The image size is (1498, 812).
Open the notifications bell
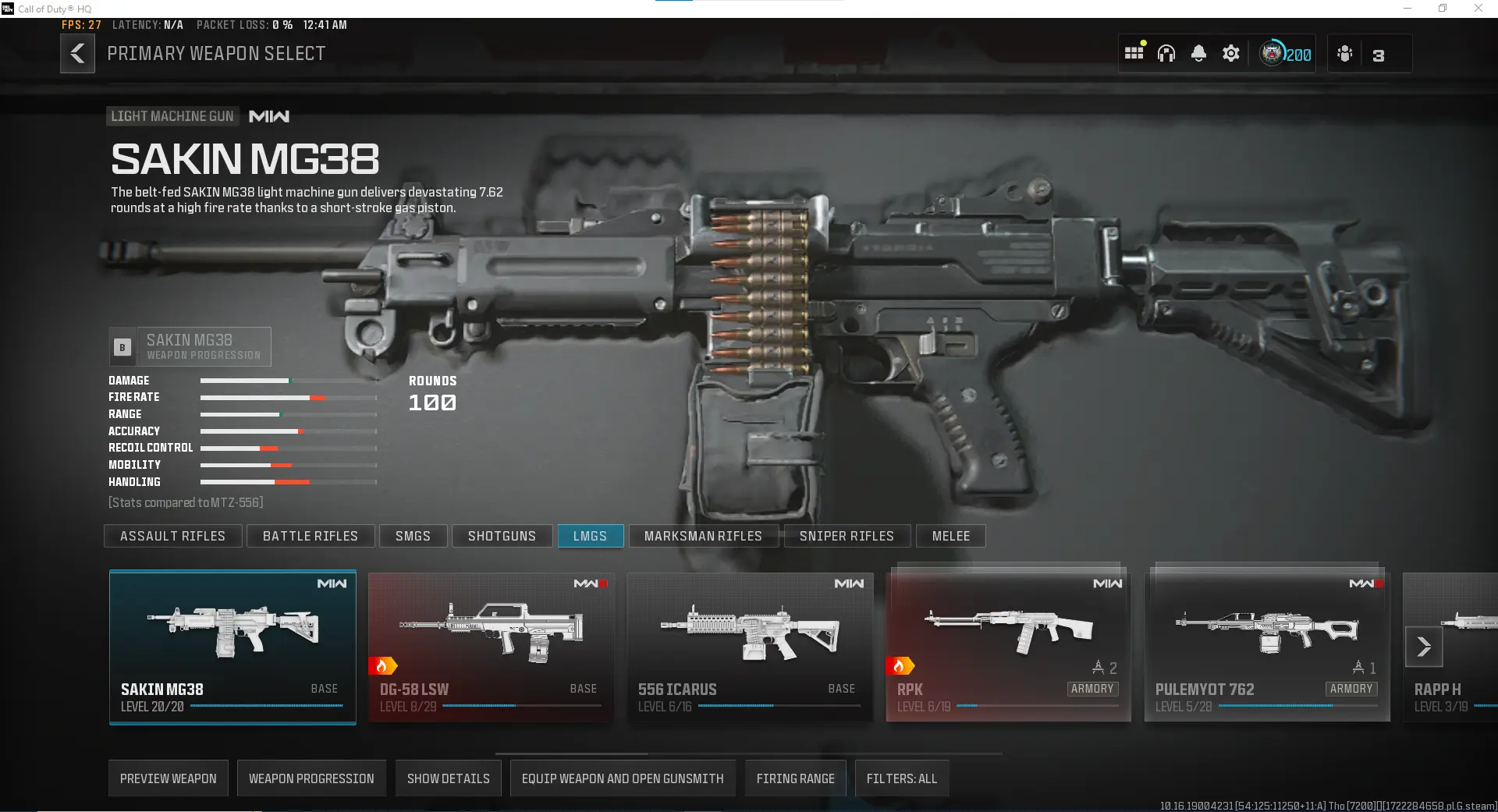[1198, 53]
